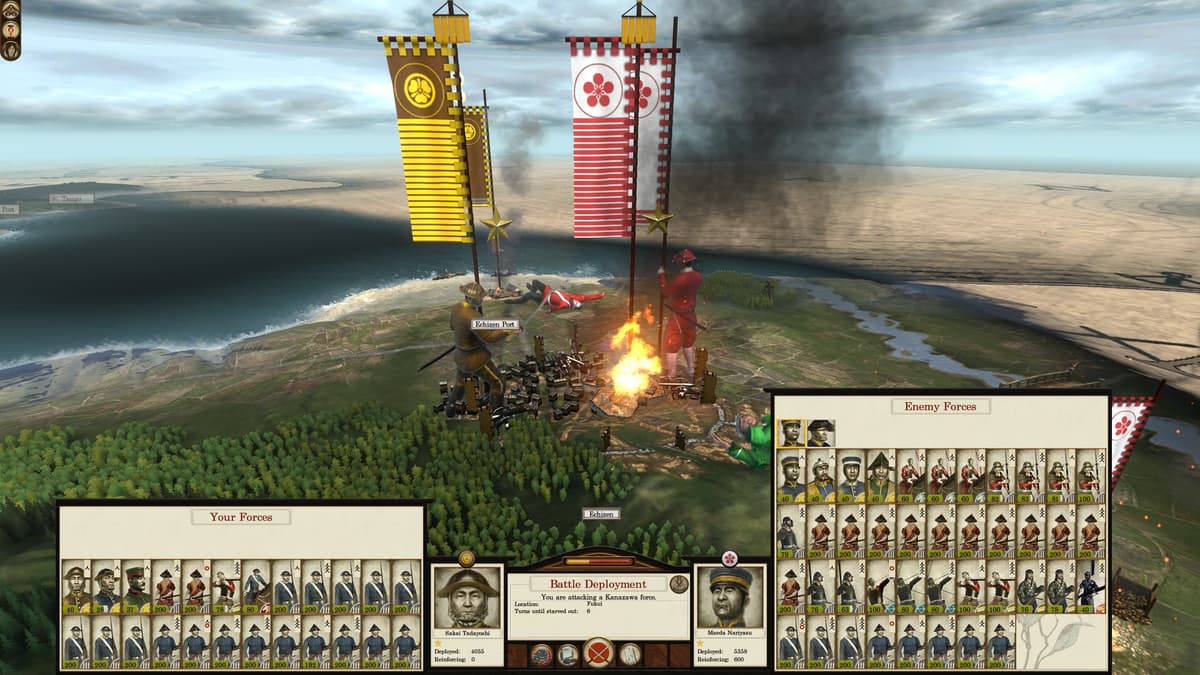
Task: Select the computer screen icon button
Action: tap(568, 655)
